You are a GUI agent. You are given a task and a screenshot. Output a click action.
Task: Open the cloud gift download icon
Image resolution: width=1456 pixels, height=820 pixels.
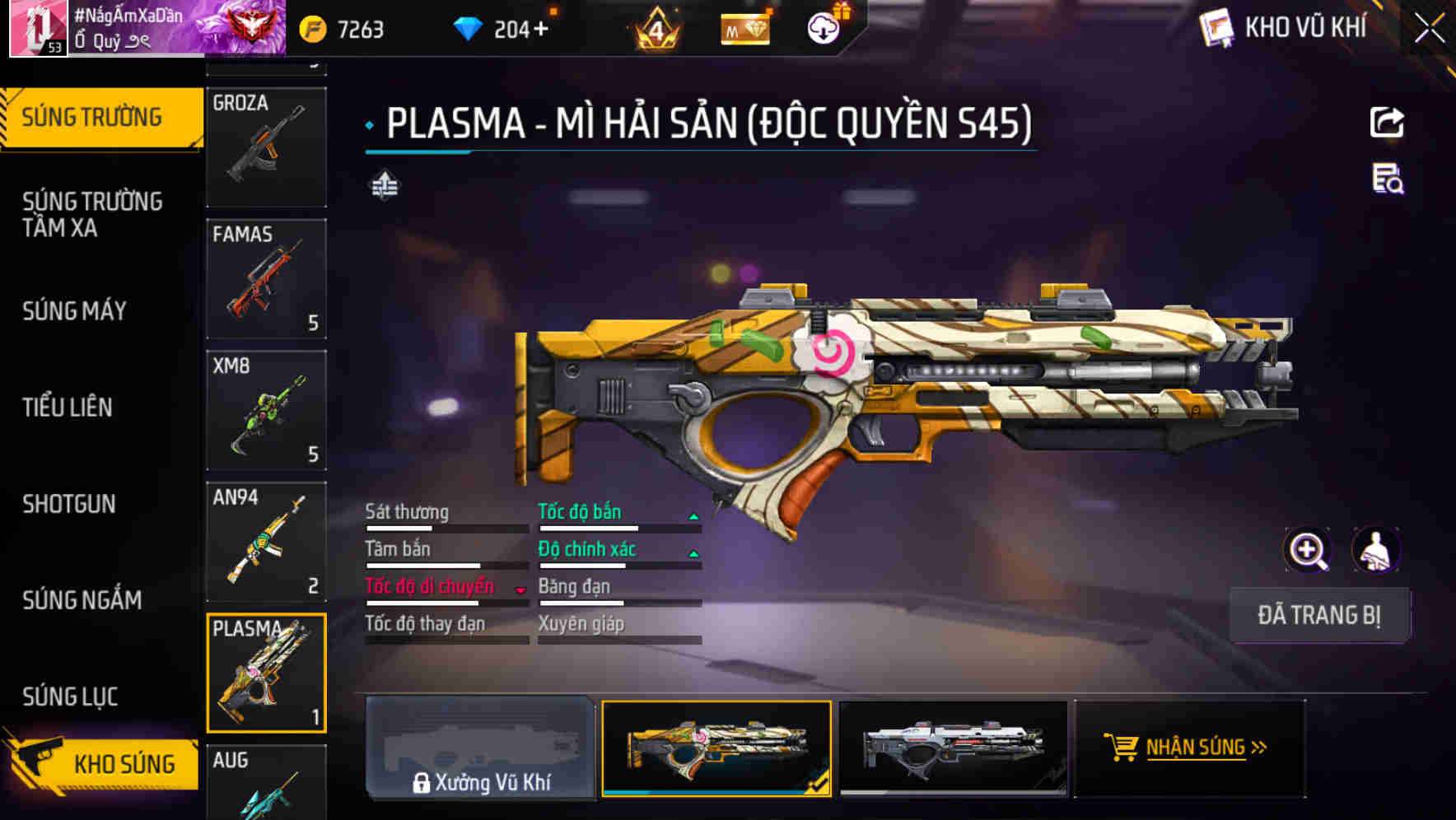pos(822,26)
